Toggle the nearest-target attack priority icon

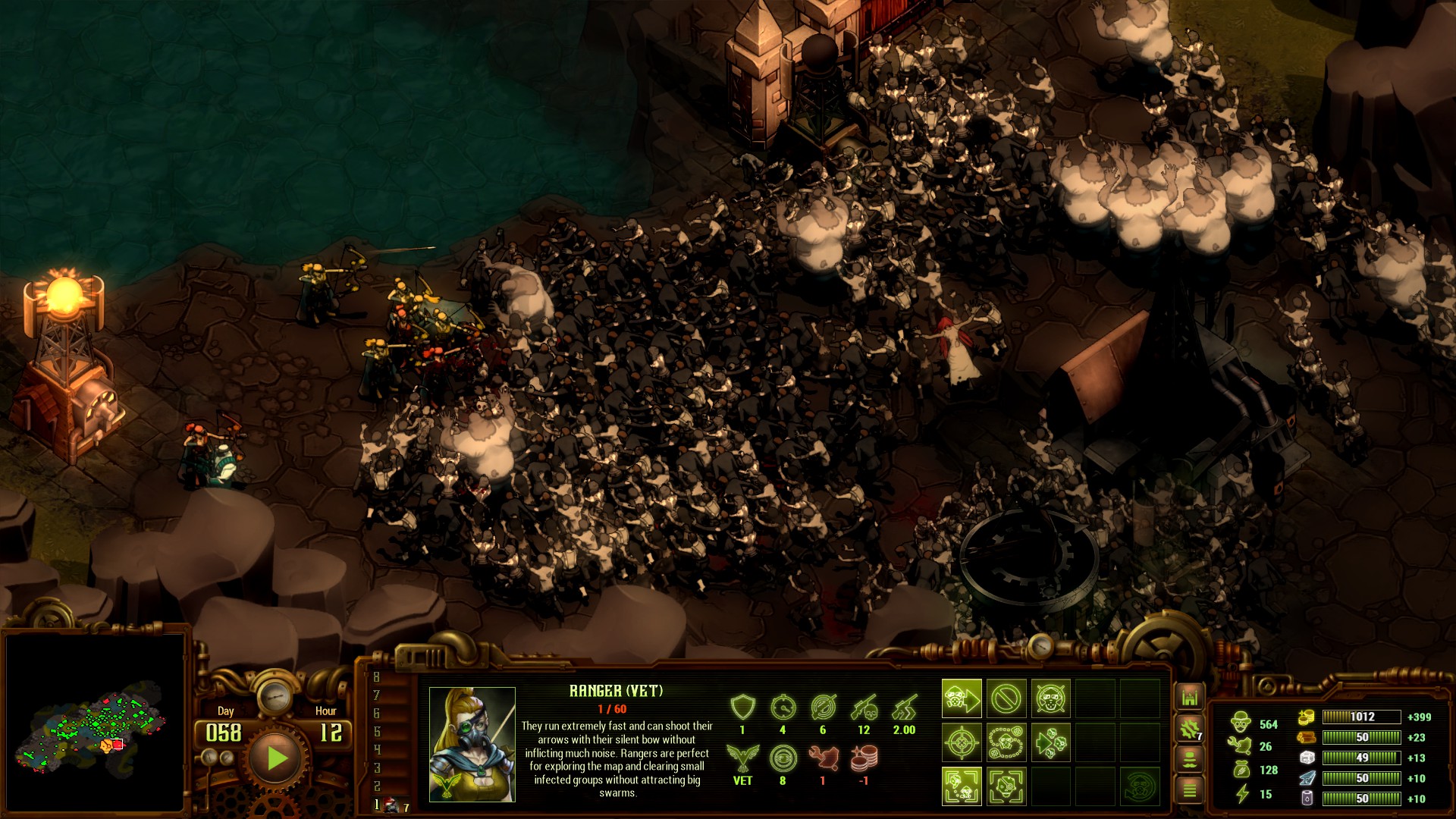point(962,786)
